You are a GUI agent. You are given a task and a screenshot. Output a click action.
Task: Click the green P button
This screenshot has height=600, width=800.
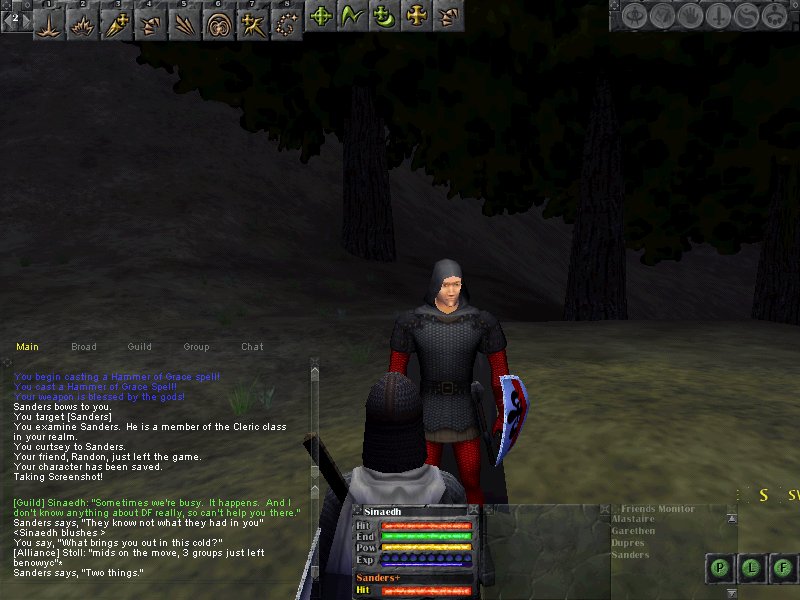pos(721,568)
